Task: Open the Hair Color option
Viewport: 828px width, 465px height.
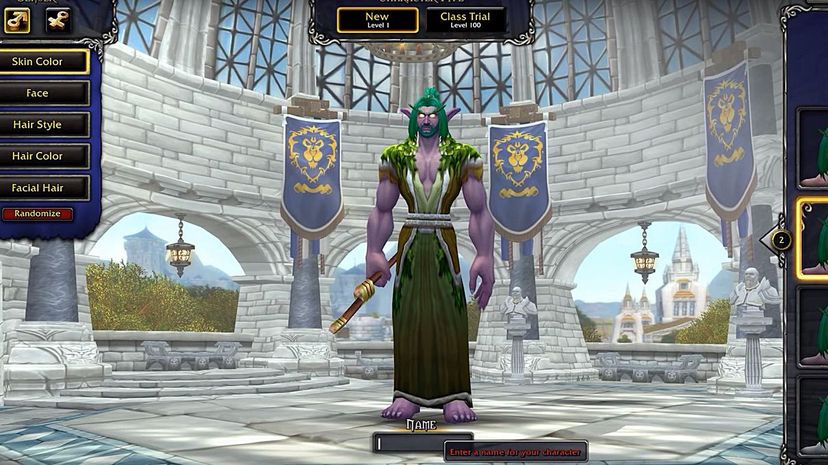Action: tap(45, 156)
